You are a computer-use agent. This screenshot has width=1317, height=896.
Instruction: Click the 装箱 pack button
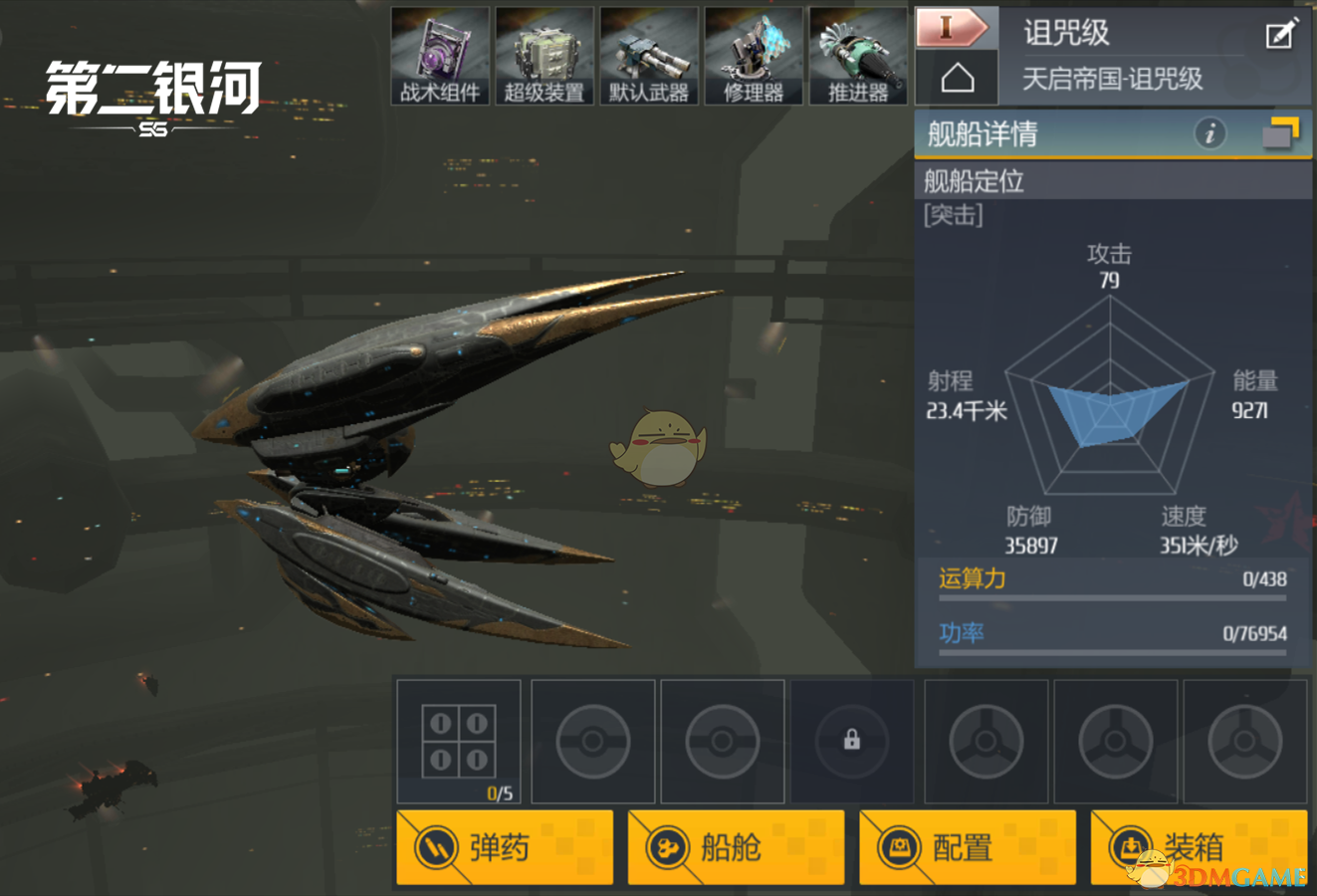[1199, 847]
